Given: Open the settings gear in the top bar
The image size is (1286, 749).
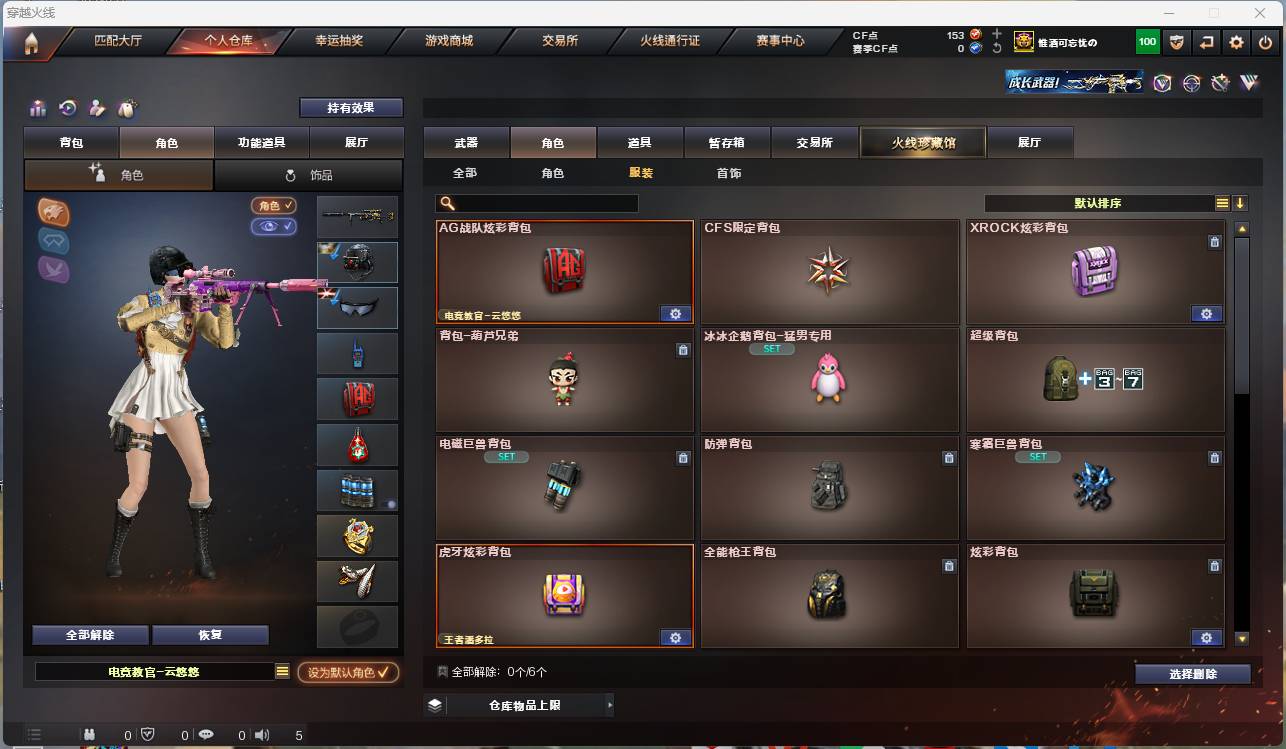Looking at the screenshot, I should [1237, 41].
